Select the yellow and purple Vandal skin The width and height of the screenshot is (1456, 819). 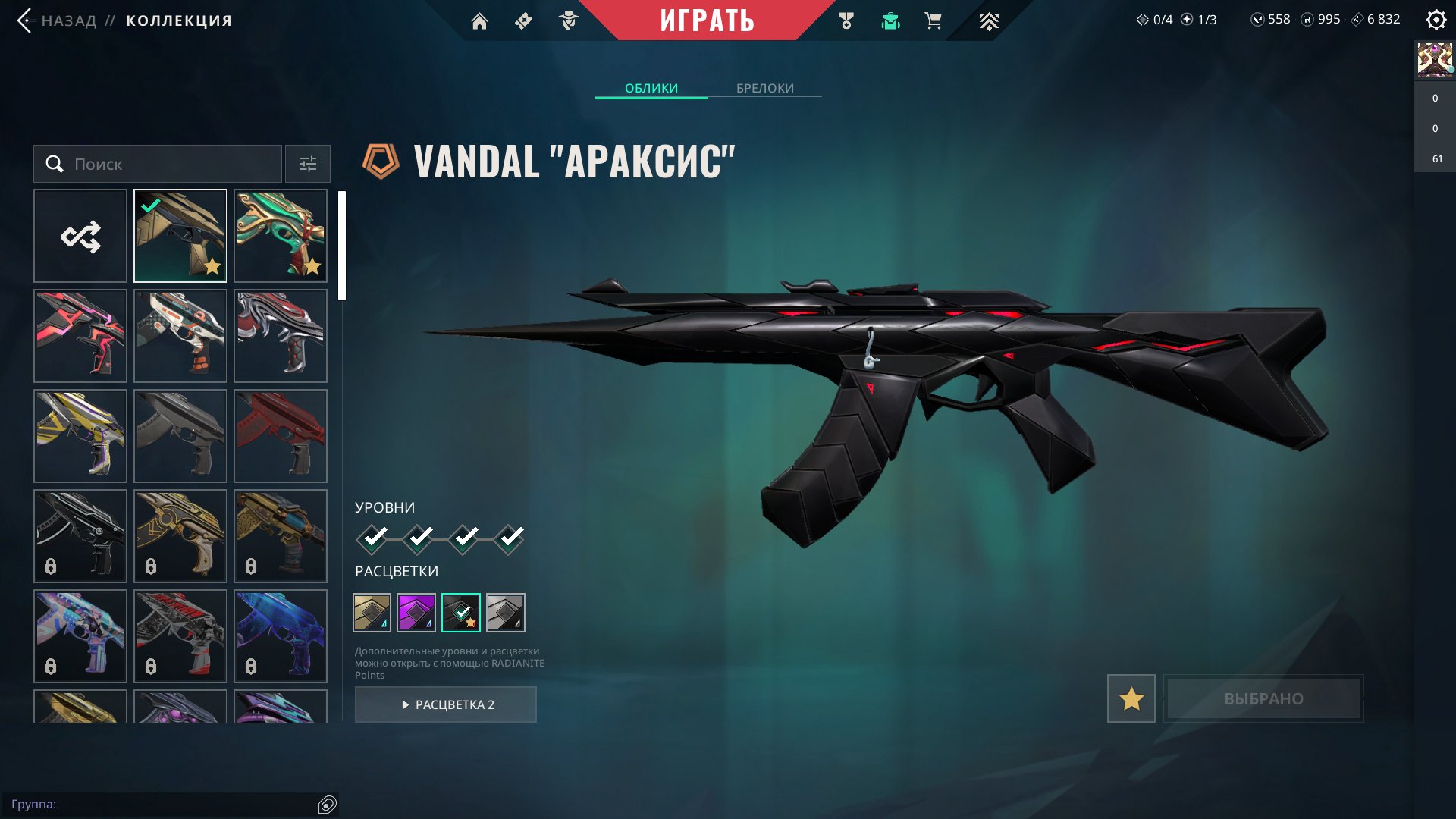click(80, 436)
